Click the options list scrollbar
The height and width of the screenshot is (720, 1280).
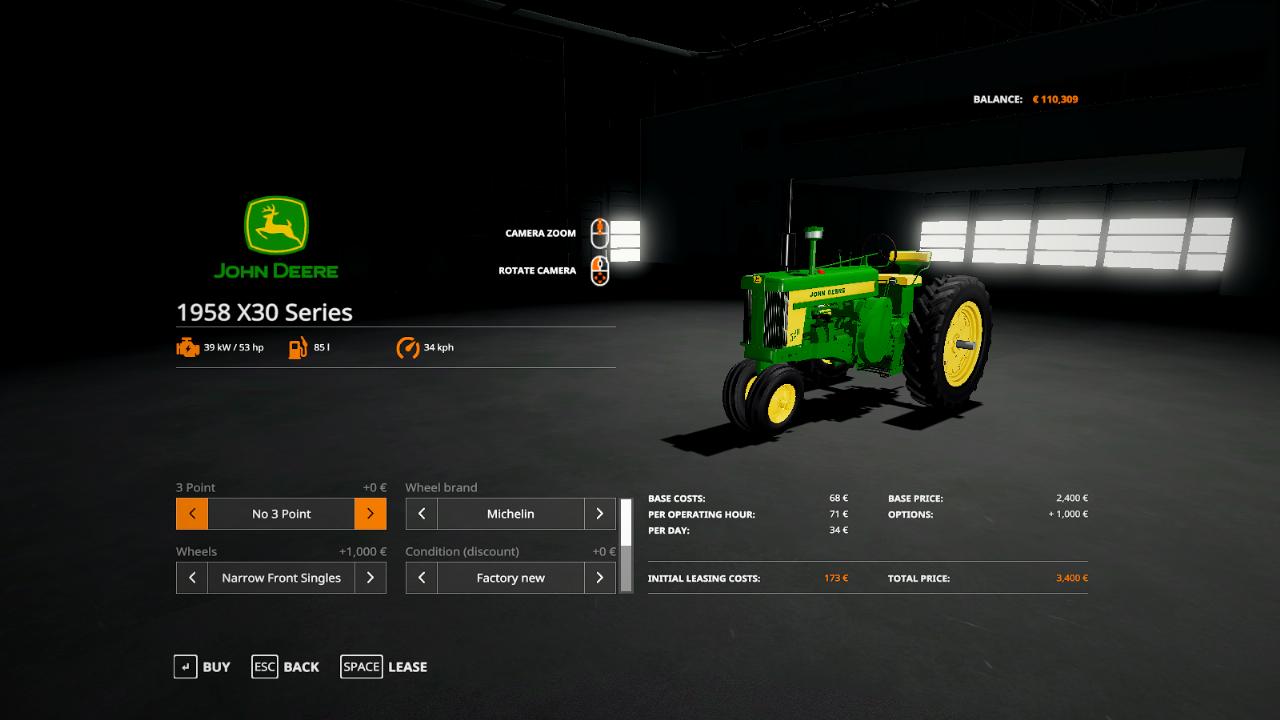626,545
